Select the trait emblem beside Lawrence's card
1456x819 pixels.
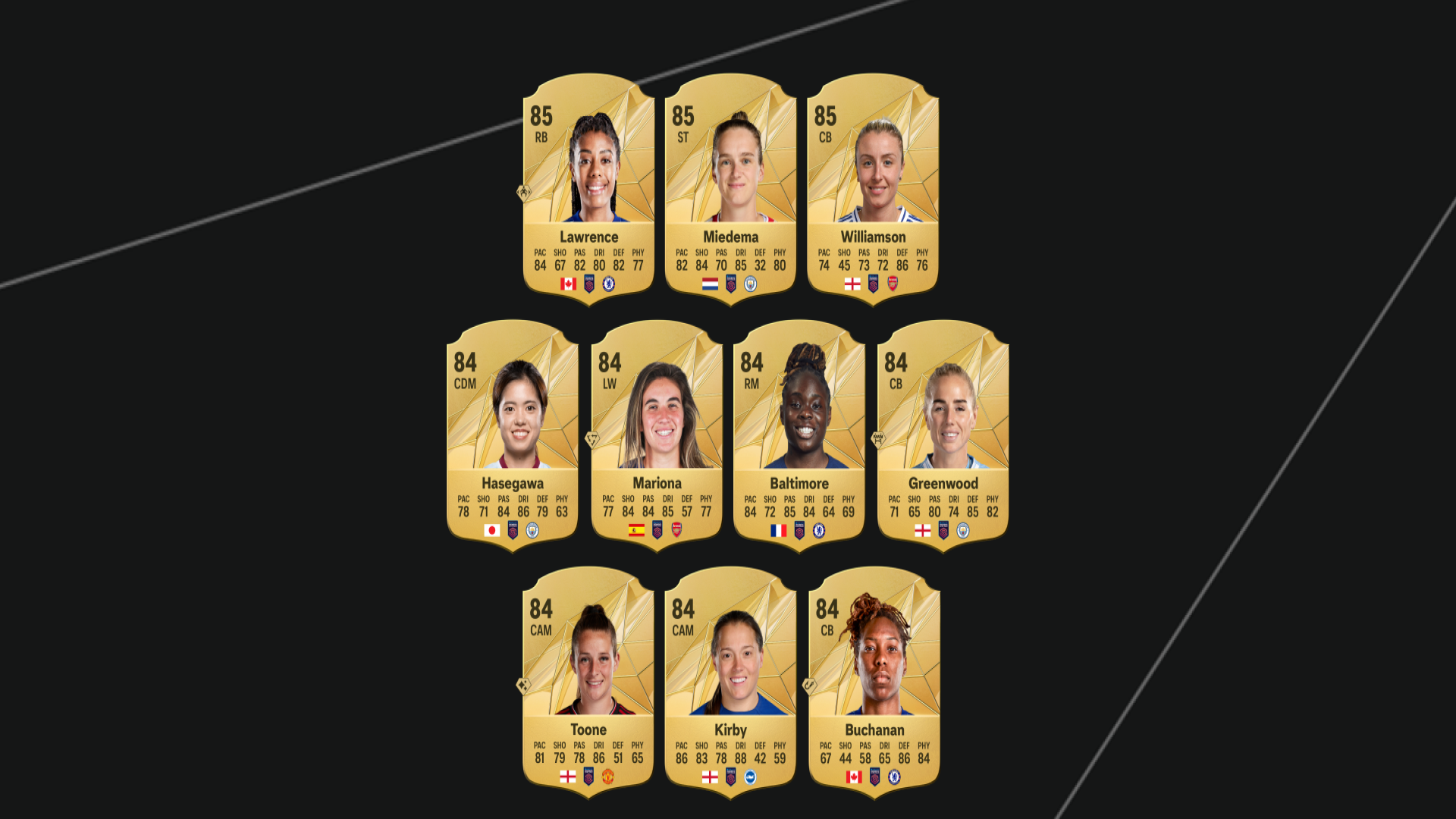pyautogui.click(x=524, y=193)
